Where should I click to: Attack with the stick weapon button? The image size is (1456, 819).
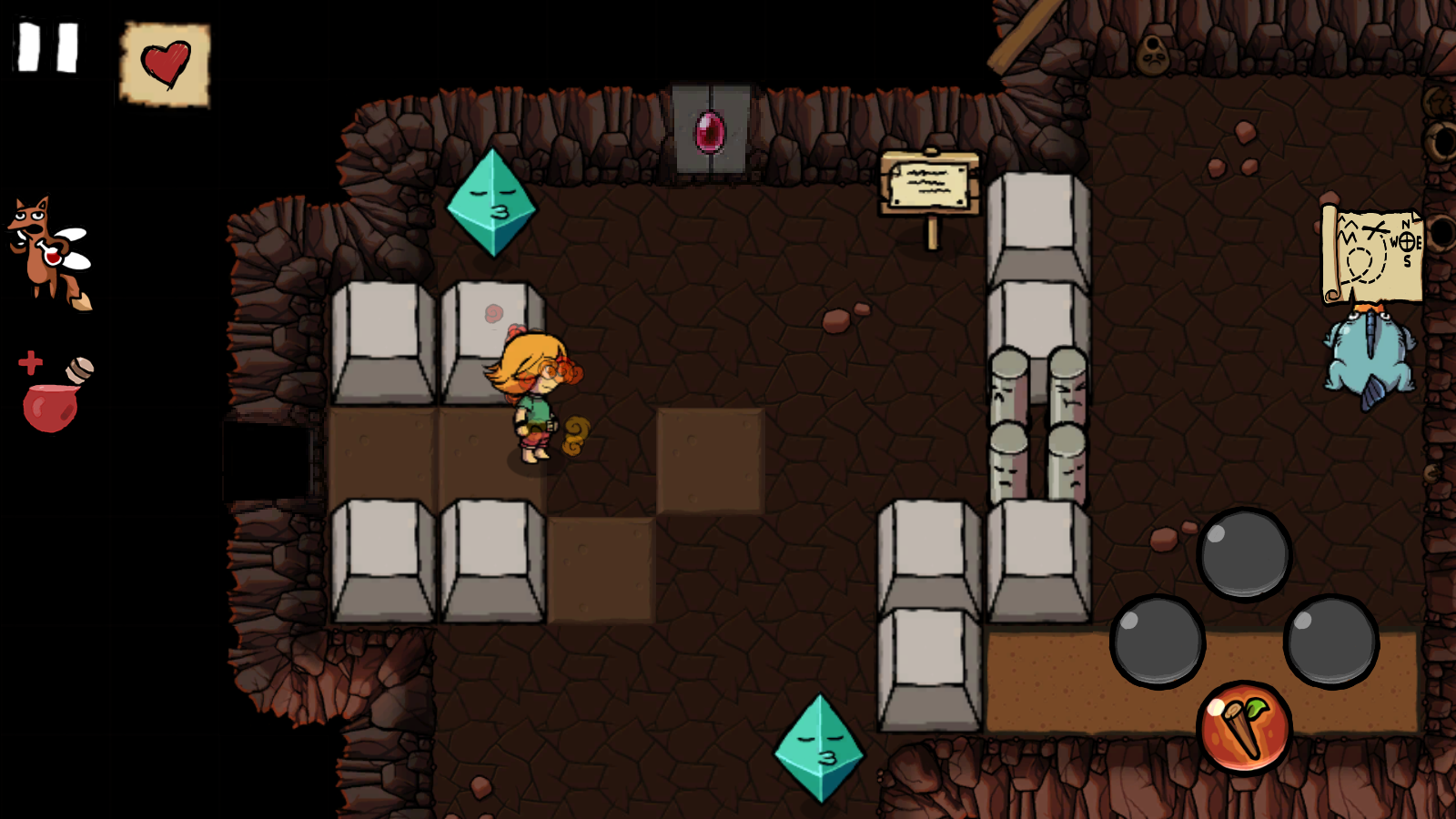(1244, 727)
